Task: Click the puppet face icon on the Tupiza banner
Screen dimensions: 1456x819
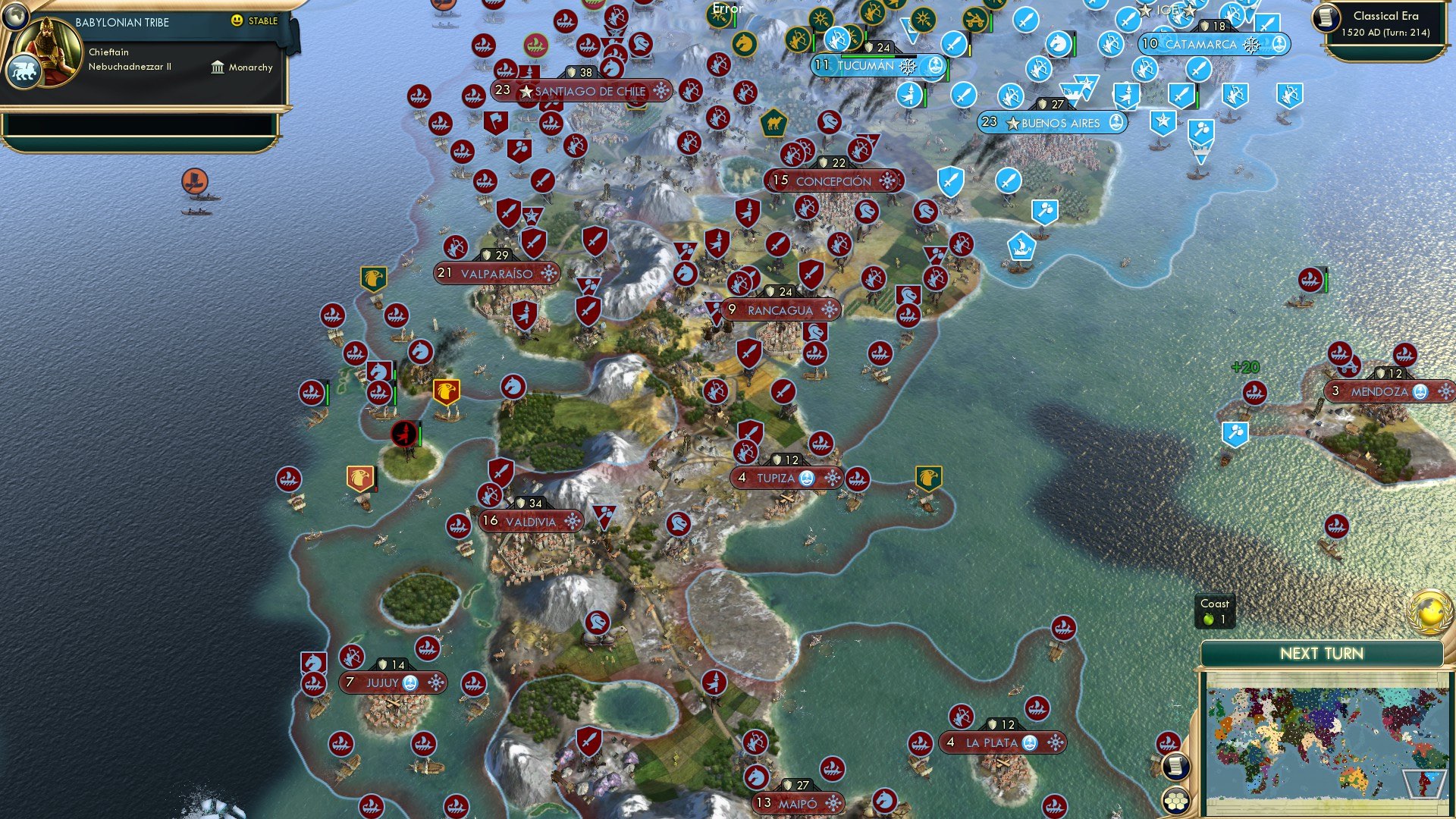Action: [807, 478]
